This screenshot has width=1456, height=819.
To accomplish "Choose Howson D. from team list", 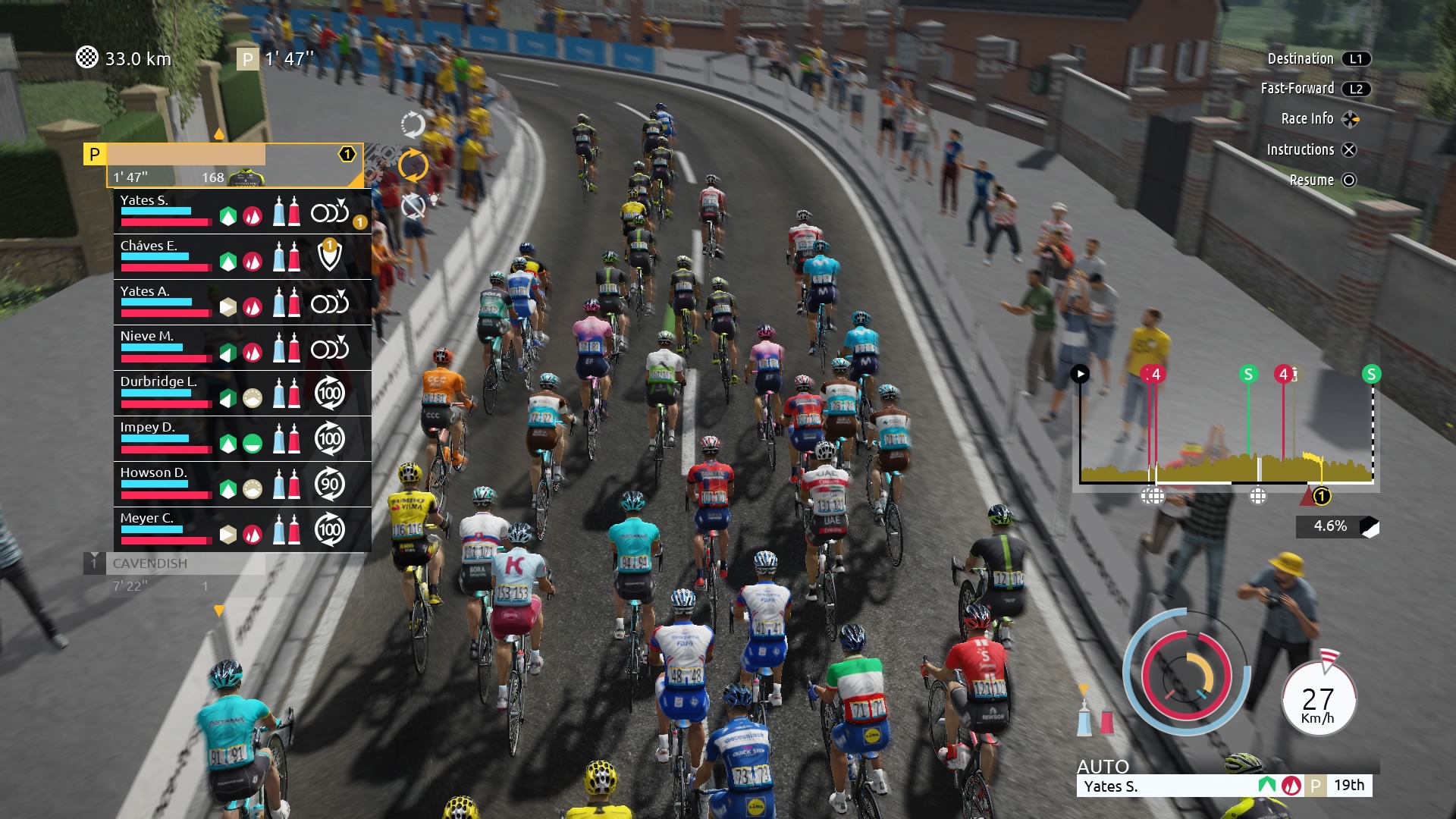I will 167,484.
